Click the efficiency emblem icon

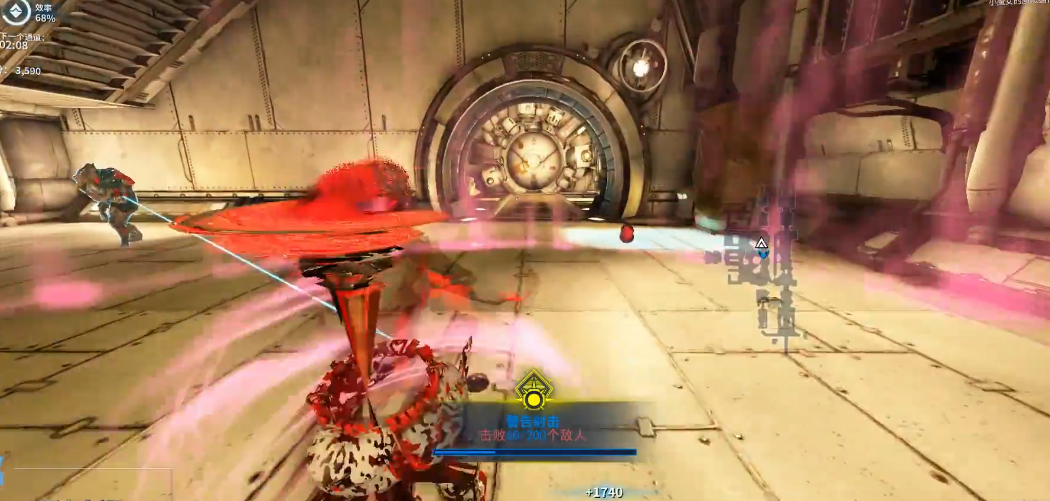(15, 12)
